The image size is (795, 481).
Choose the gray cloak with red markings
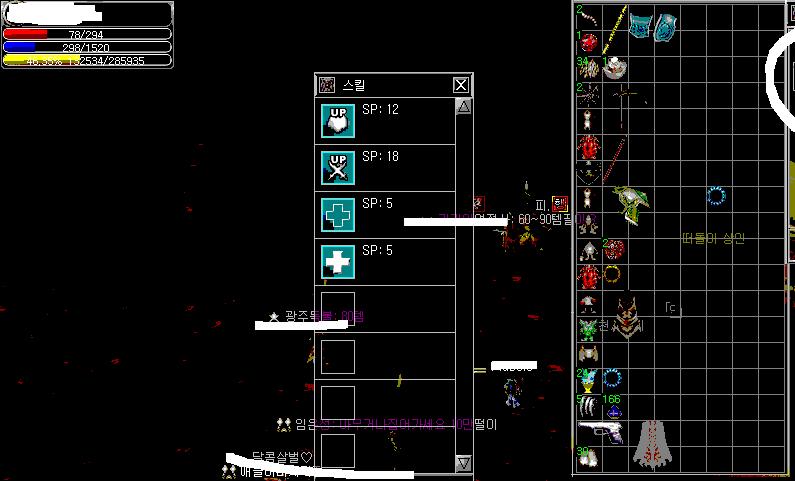(653, 443)
